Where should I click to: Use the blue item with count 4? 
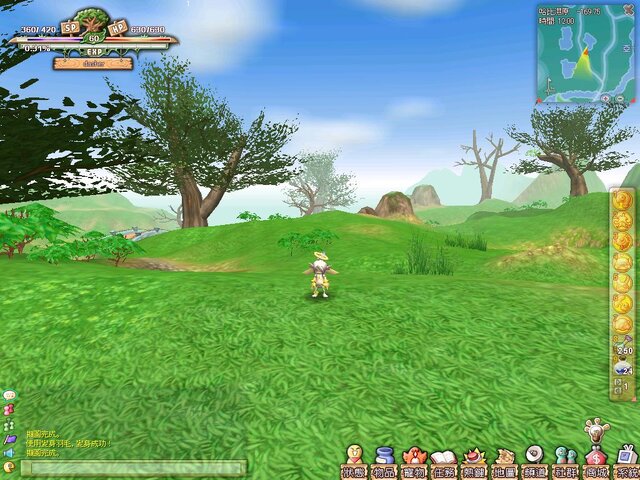(622, 369)
